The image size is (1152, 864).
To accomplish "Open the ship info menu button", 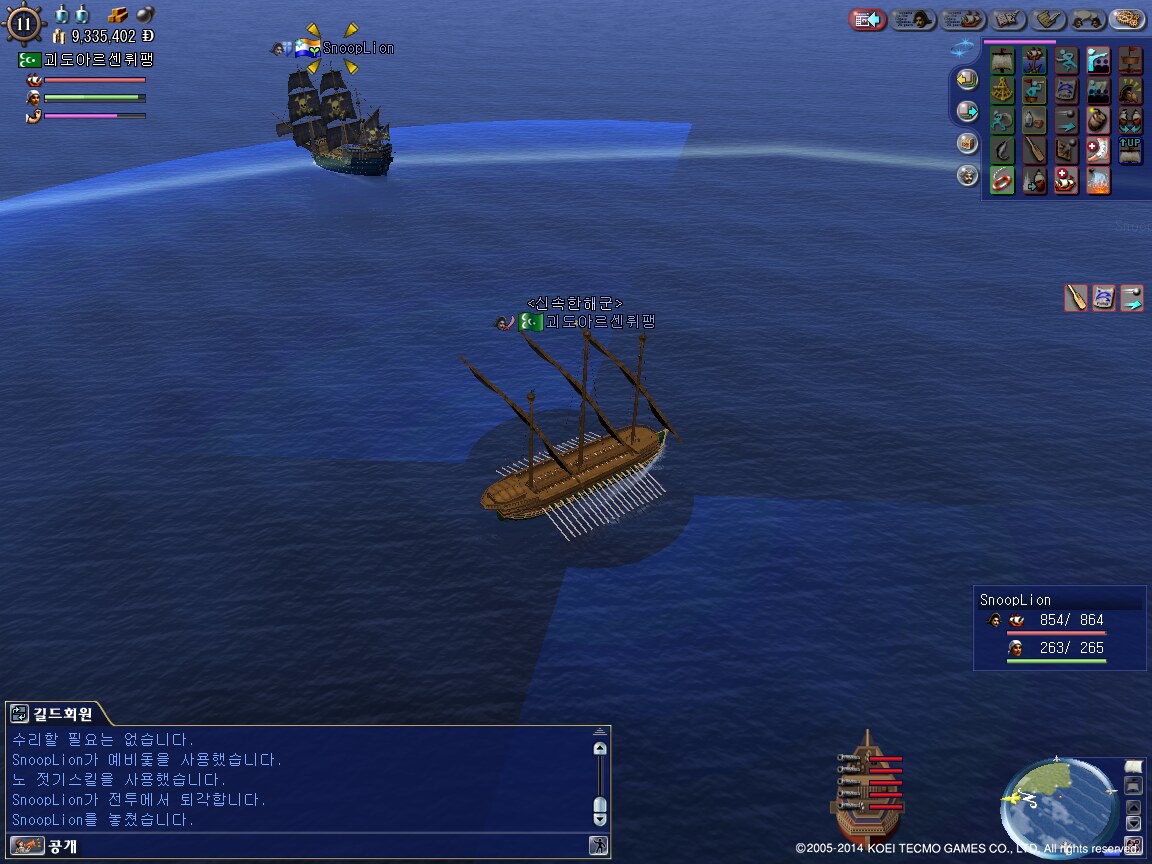I will (963, 20).
